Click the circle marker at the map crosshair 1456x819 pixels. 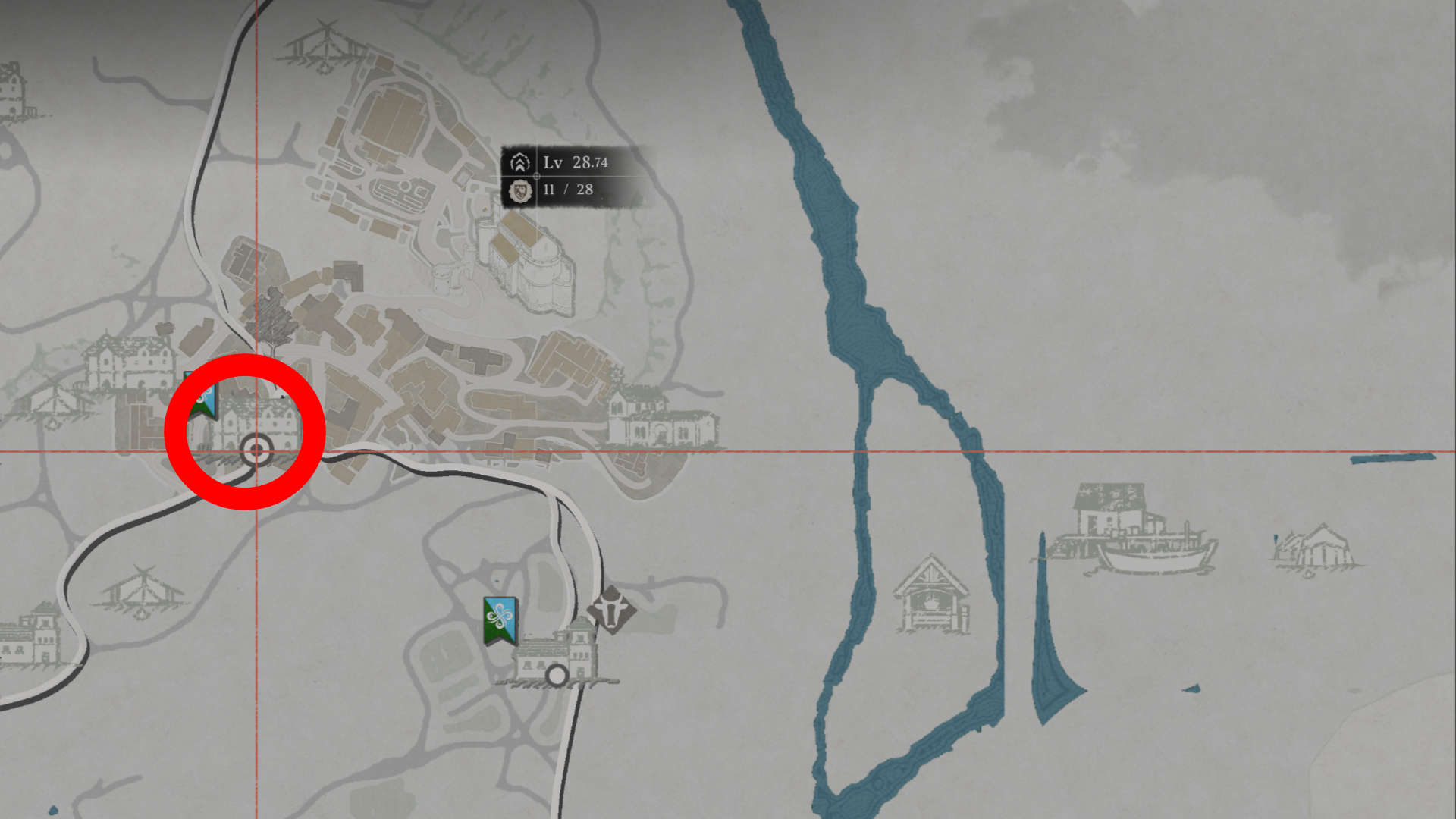point(256,451)
